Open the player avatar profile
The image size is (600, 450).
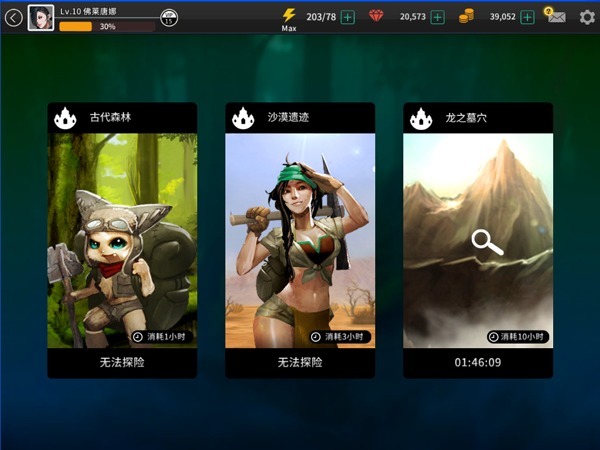[41, 17]
